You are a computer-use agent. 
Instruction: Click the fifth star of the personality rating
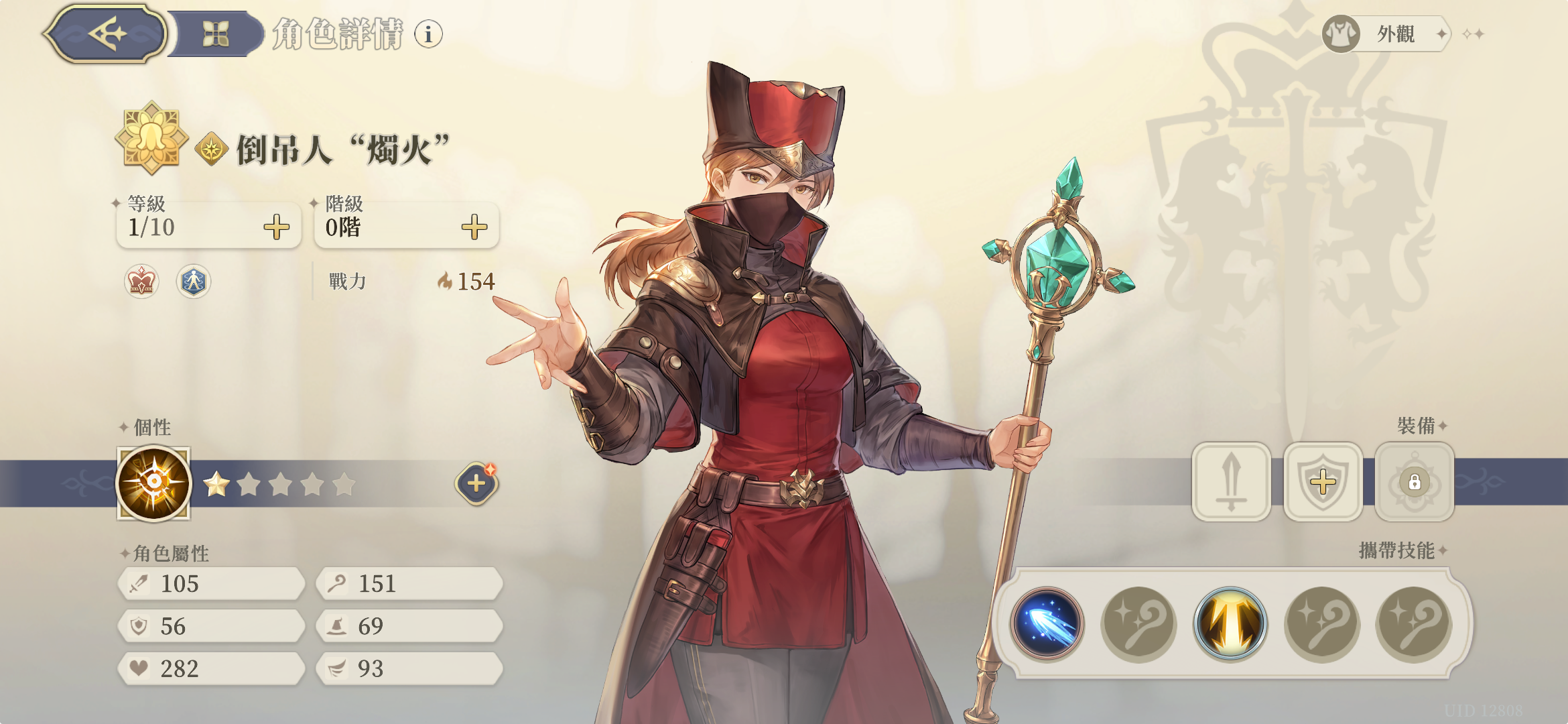pos(344,483)
